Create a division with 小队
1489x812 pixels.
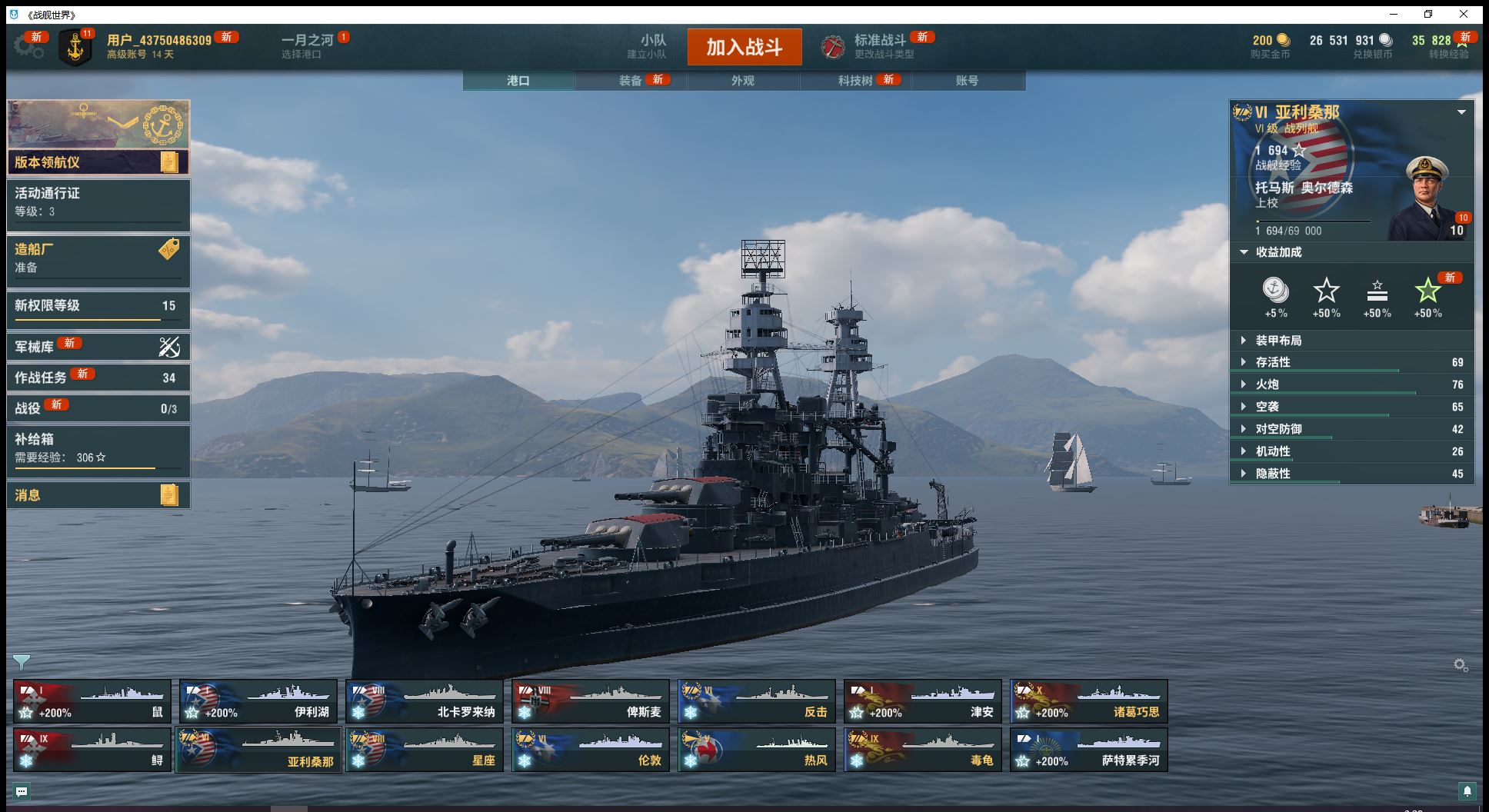click(652, 46)
